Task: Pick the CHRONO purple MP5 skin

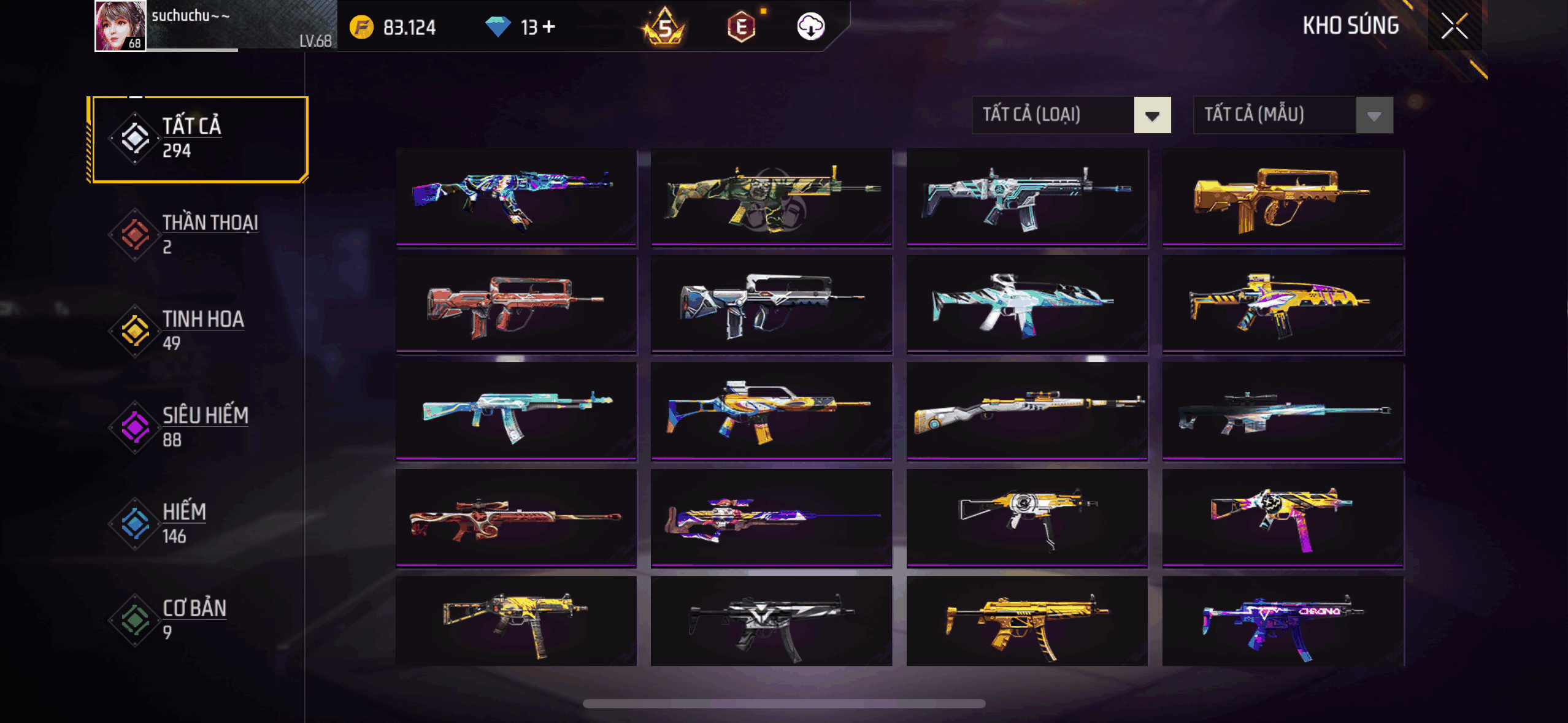Action: (1282, 621)
